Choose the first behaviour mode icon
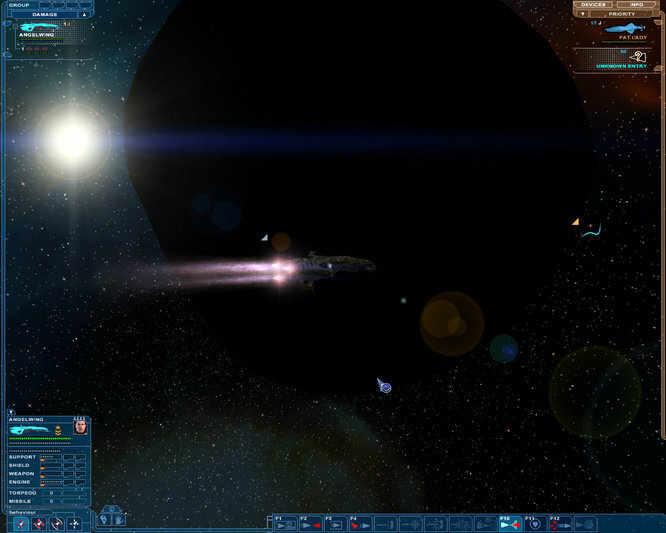Image resolution: width=666 pixels, height=533 pixels. click(x=21, y=523)
